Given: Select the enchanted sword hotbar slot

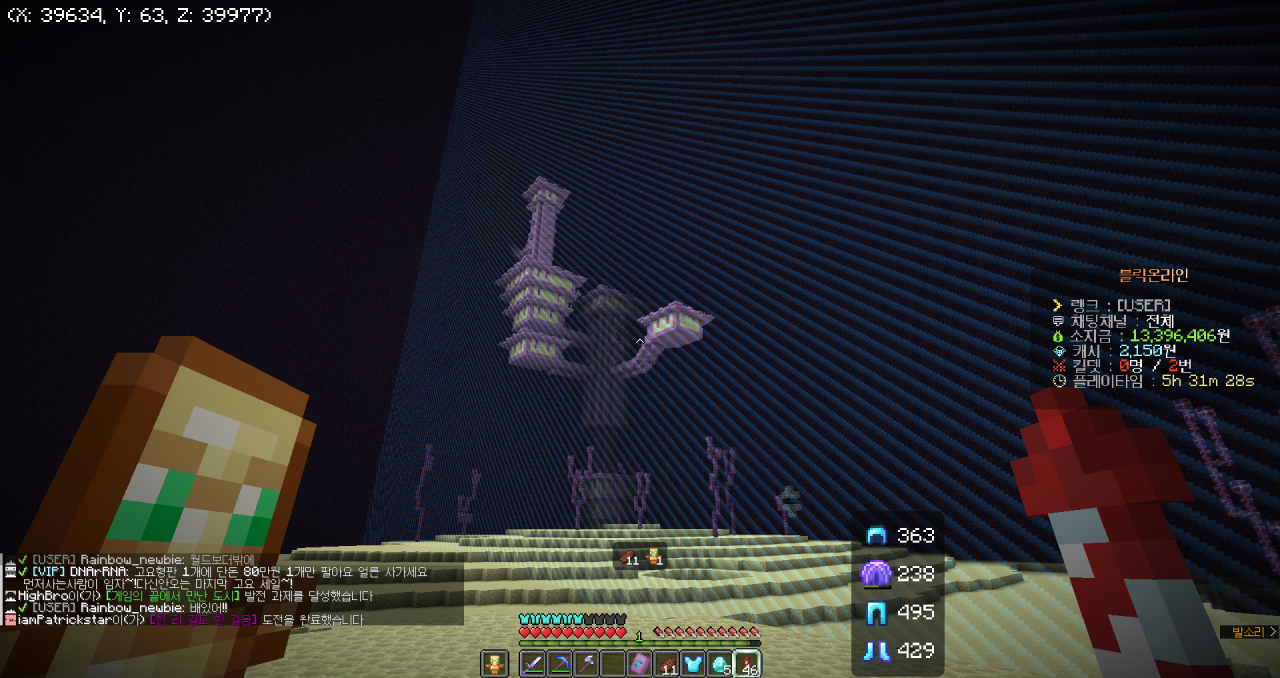Looking at the screenshot, I should click(x=532, y=664).
